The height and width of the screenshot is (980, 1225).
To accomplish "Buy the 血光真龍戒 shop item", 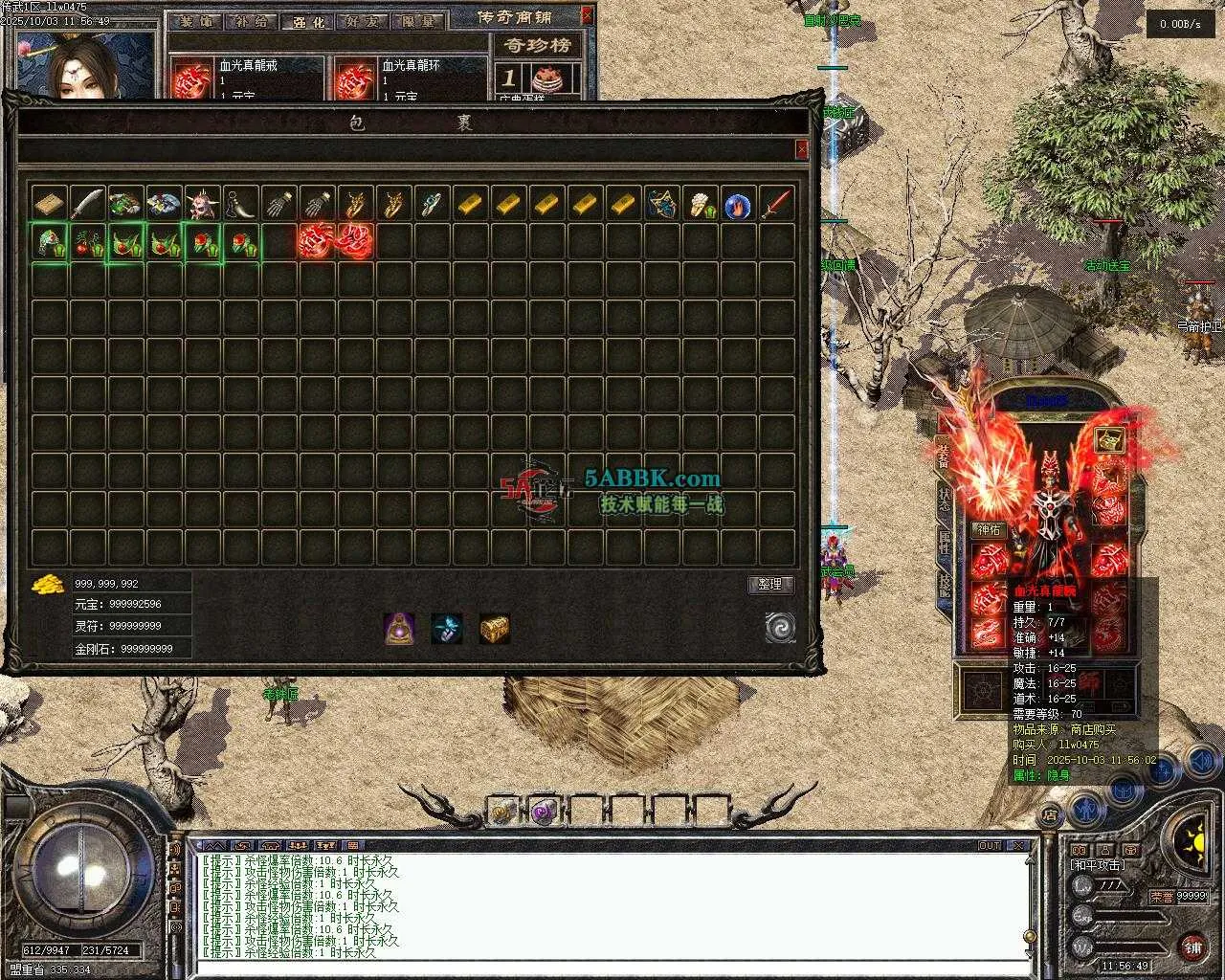I will 193,79.
